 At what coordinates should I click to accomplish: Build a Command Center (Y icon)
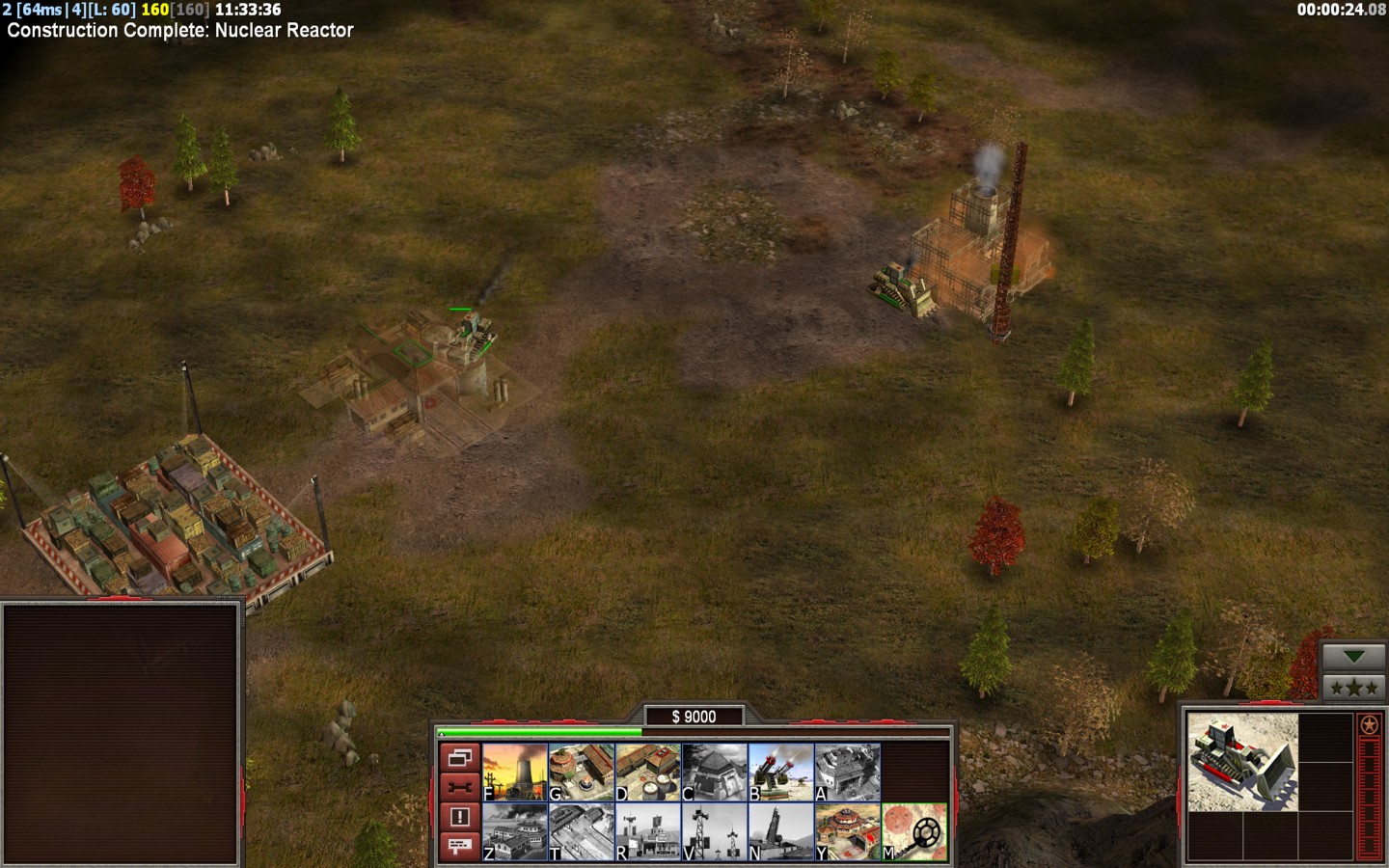point(848,831)
